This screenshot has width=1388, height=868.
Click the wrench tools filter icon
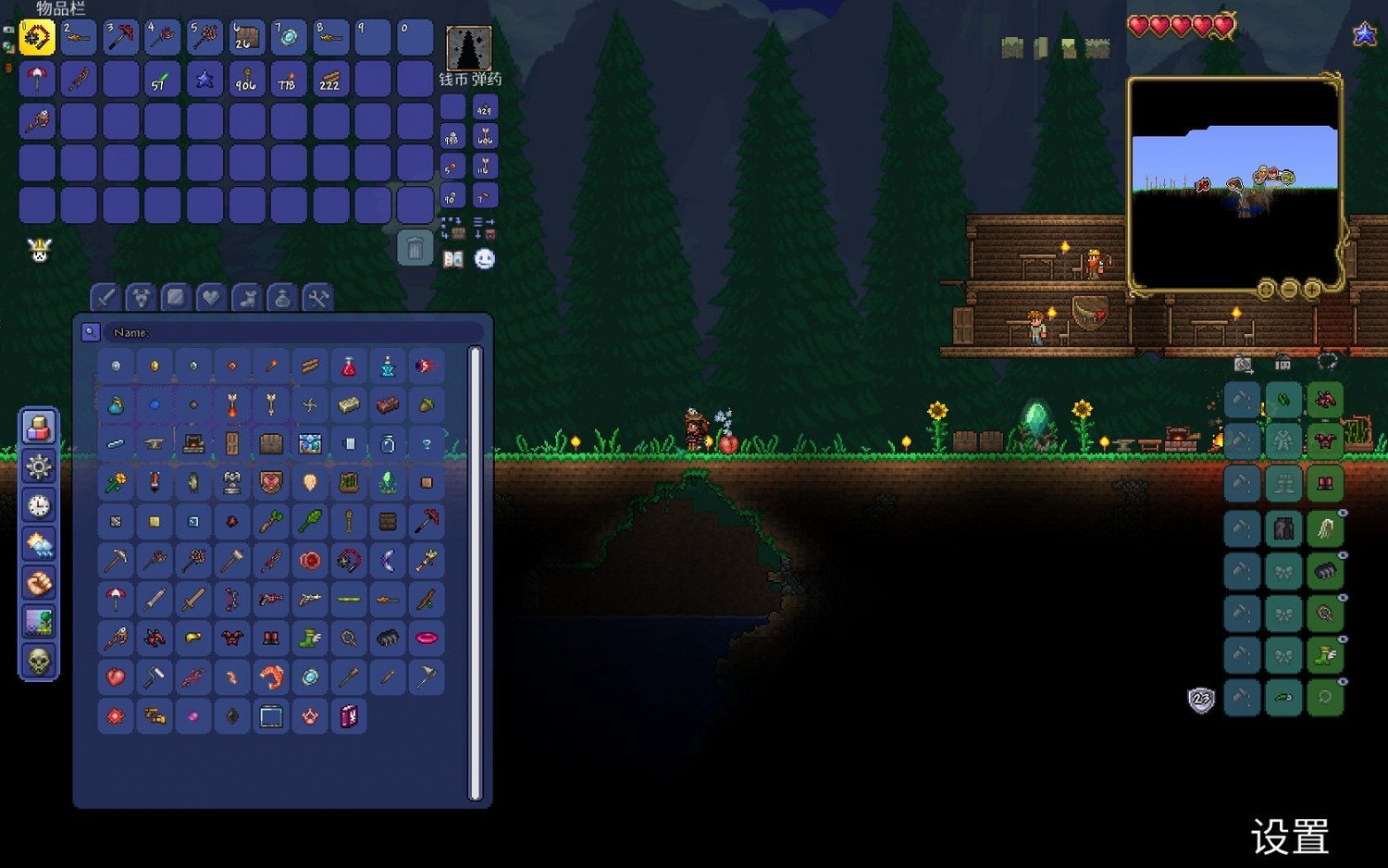click(x=318, y=297)
